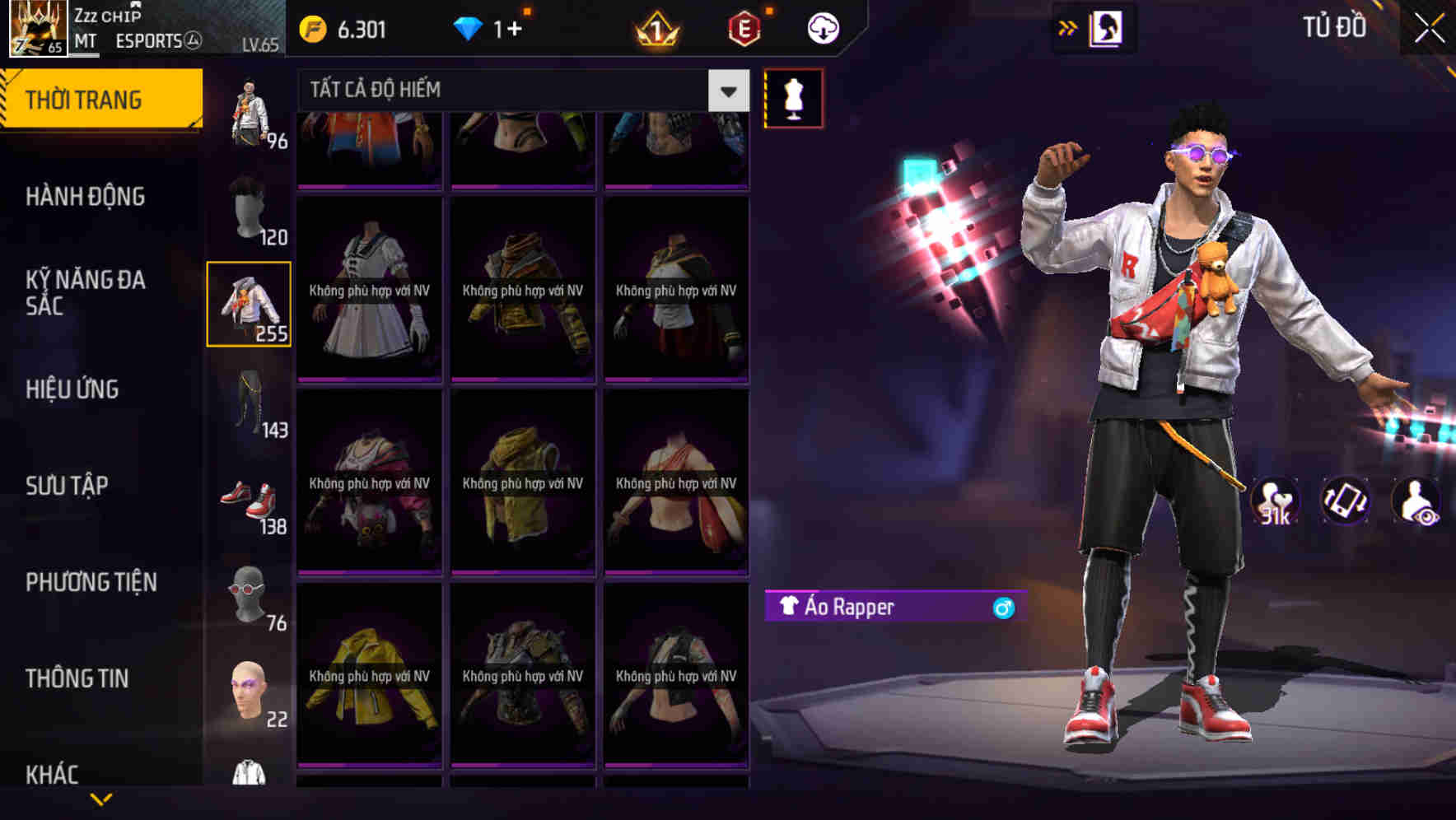Screen dimensions: 1456x820
Task: Click the double arrow expander near character panel
Action: point(1067,27)
